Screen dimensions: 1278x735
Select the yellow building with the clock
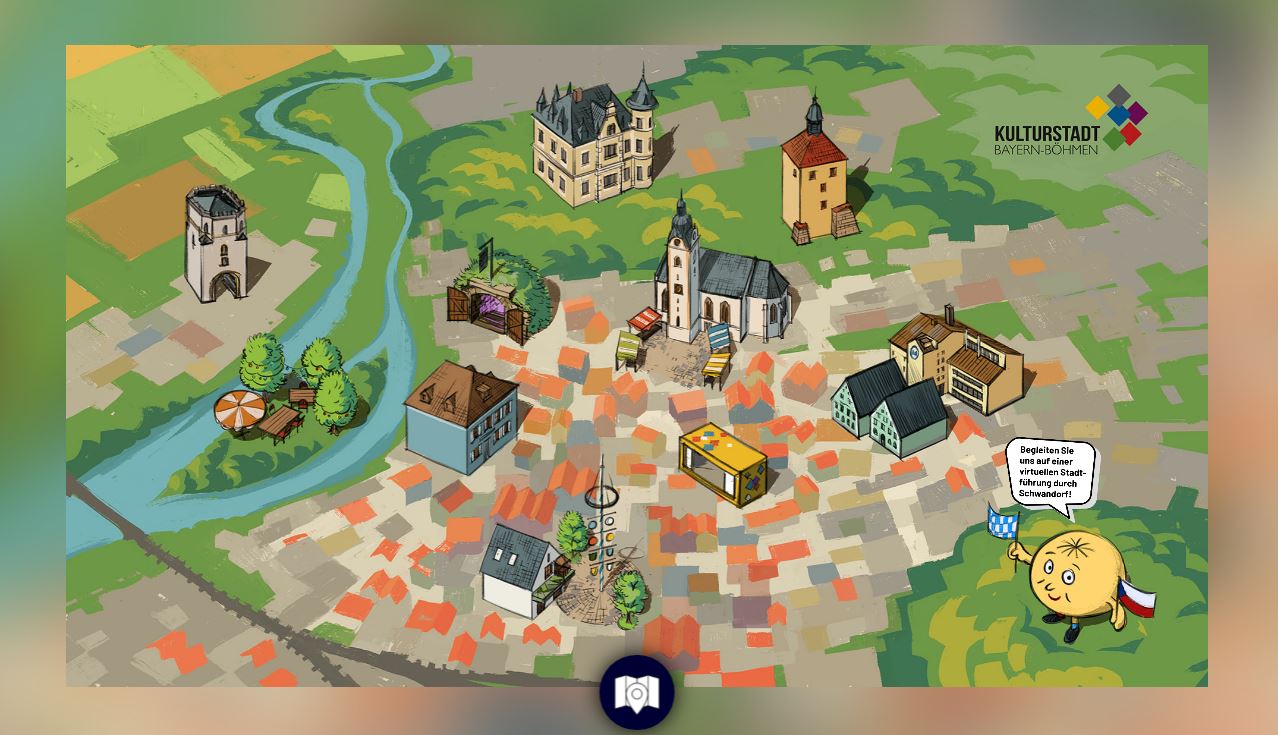[x=960, y=360]
